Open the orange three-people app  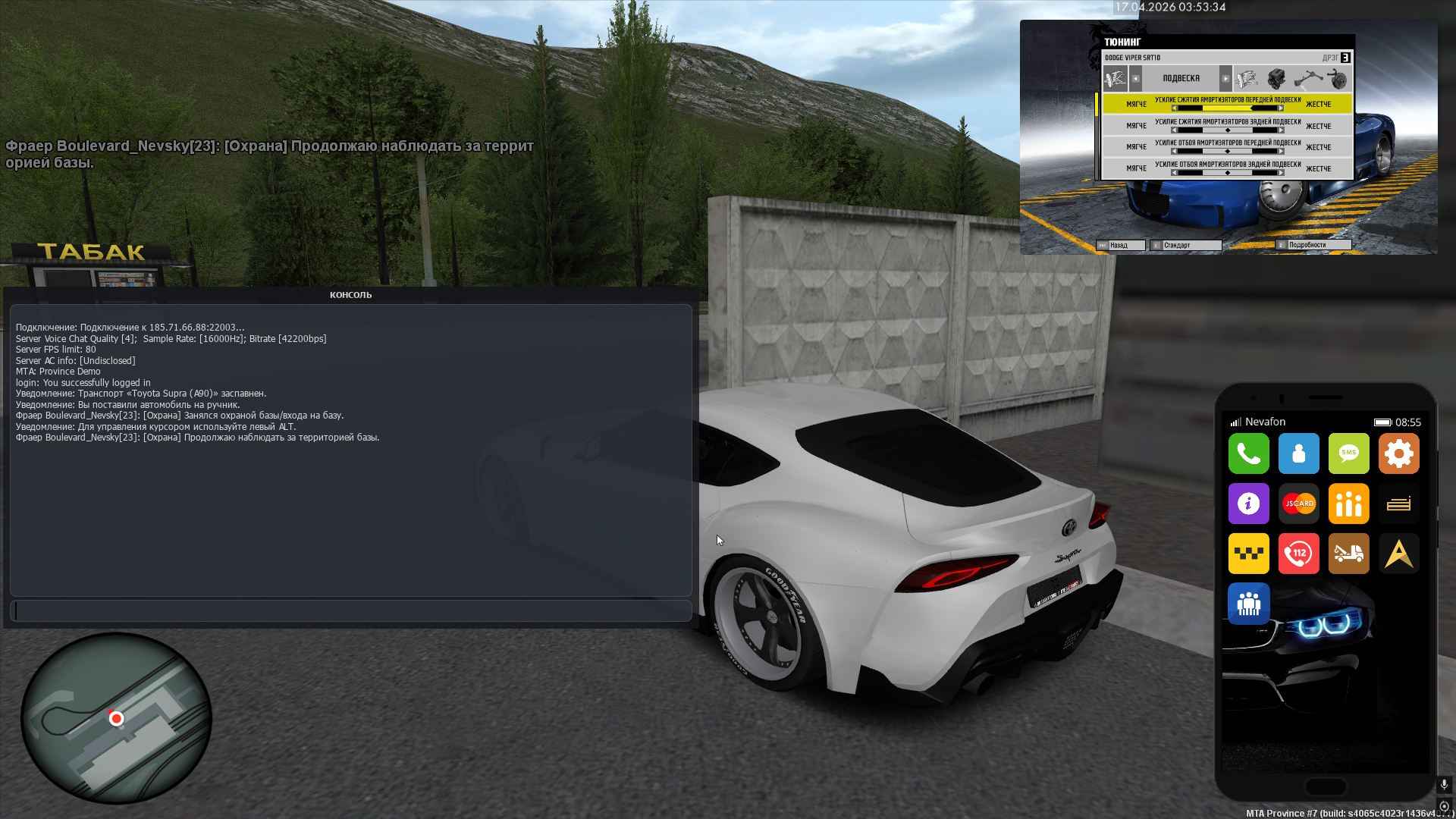(1348, 504)
